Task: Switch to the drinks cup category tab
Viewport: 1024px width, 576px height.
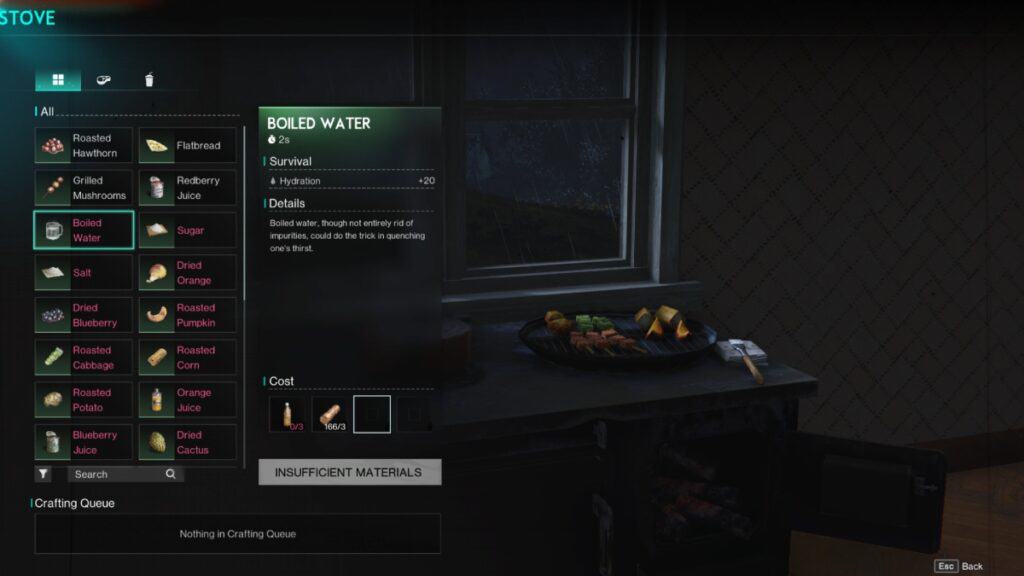Action: (149, 80)
